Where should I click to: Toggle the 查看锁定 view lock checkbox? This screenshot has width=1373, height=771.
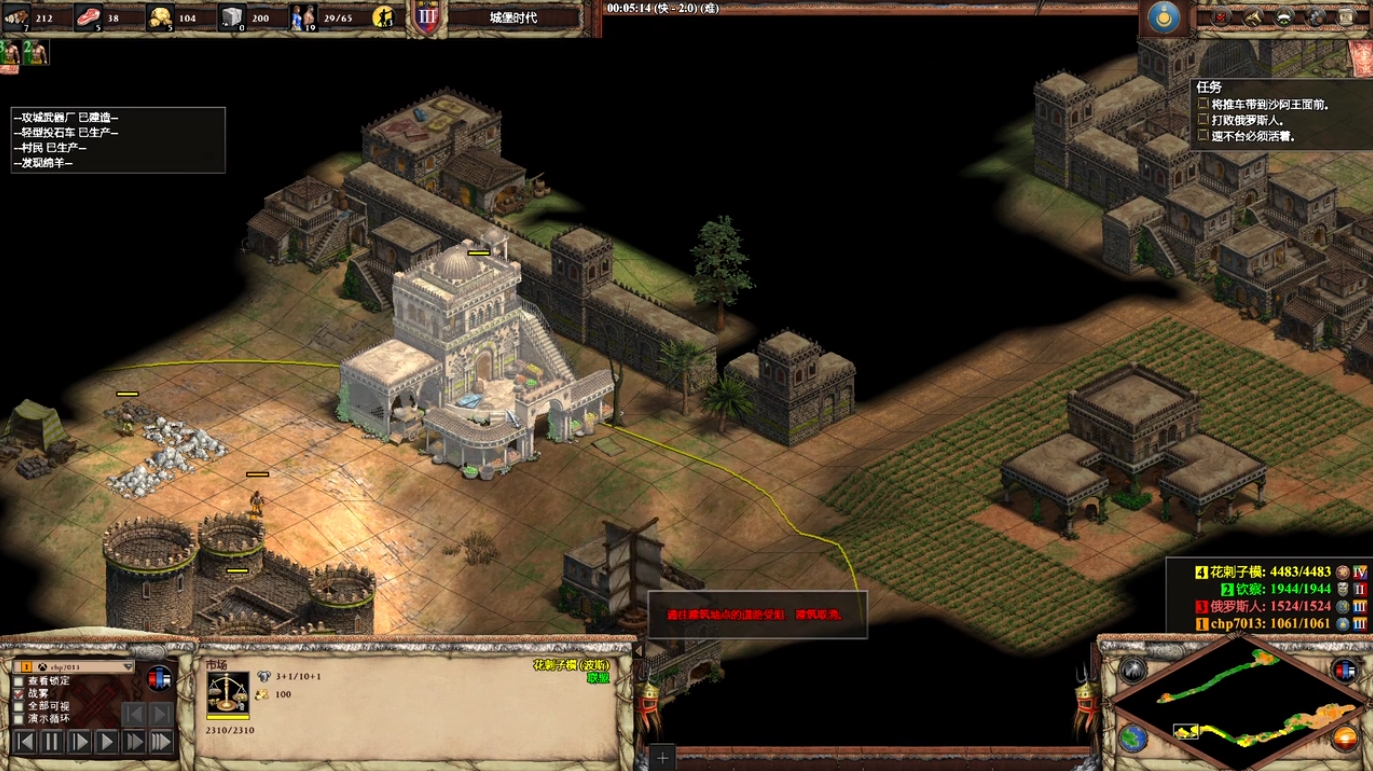tap(19, 682)
